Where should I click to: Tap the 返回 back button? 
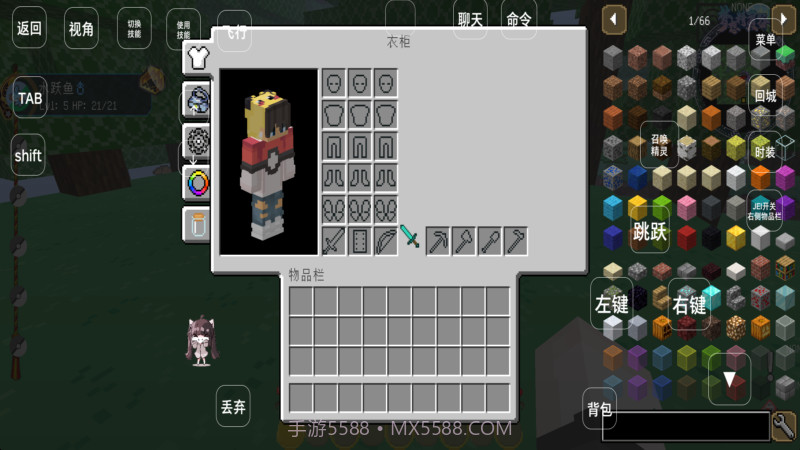coord(29,29)
